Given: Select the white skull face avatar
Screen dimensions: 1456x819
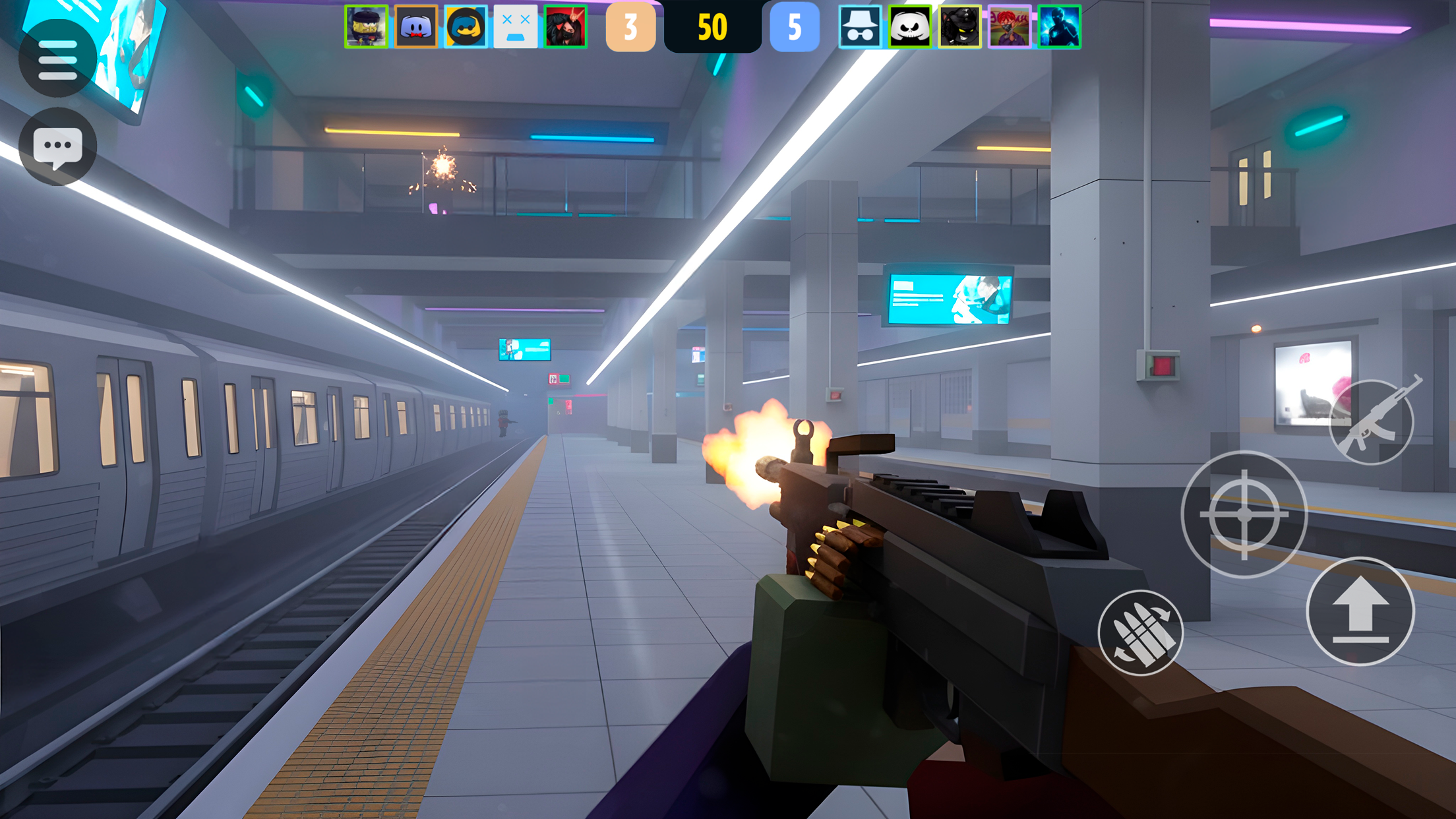Looking at the screenshot, I should pos(910,27).
